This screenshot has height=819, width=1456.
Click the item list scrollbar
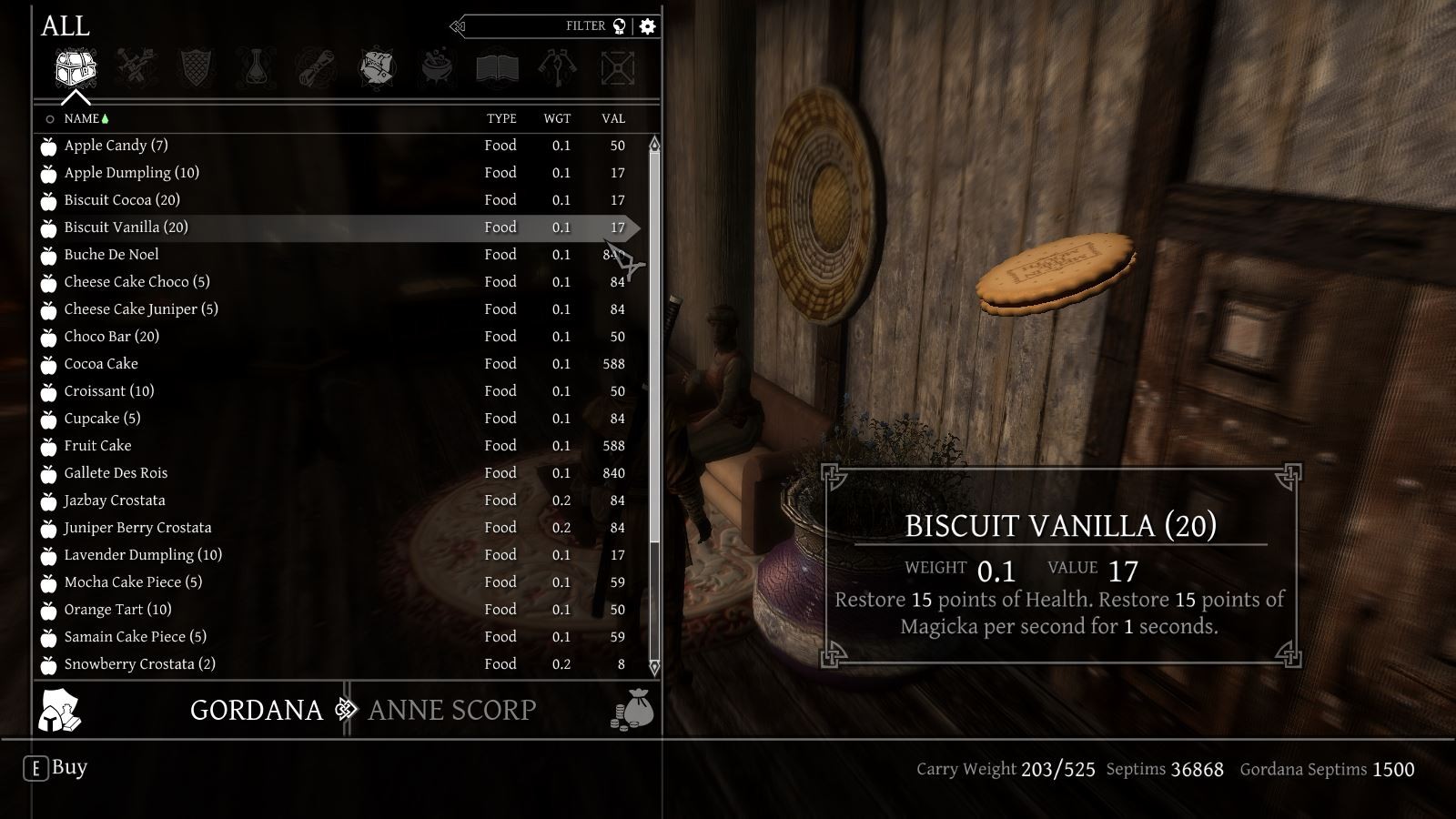pos(653,364)
